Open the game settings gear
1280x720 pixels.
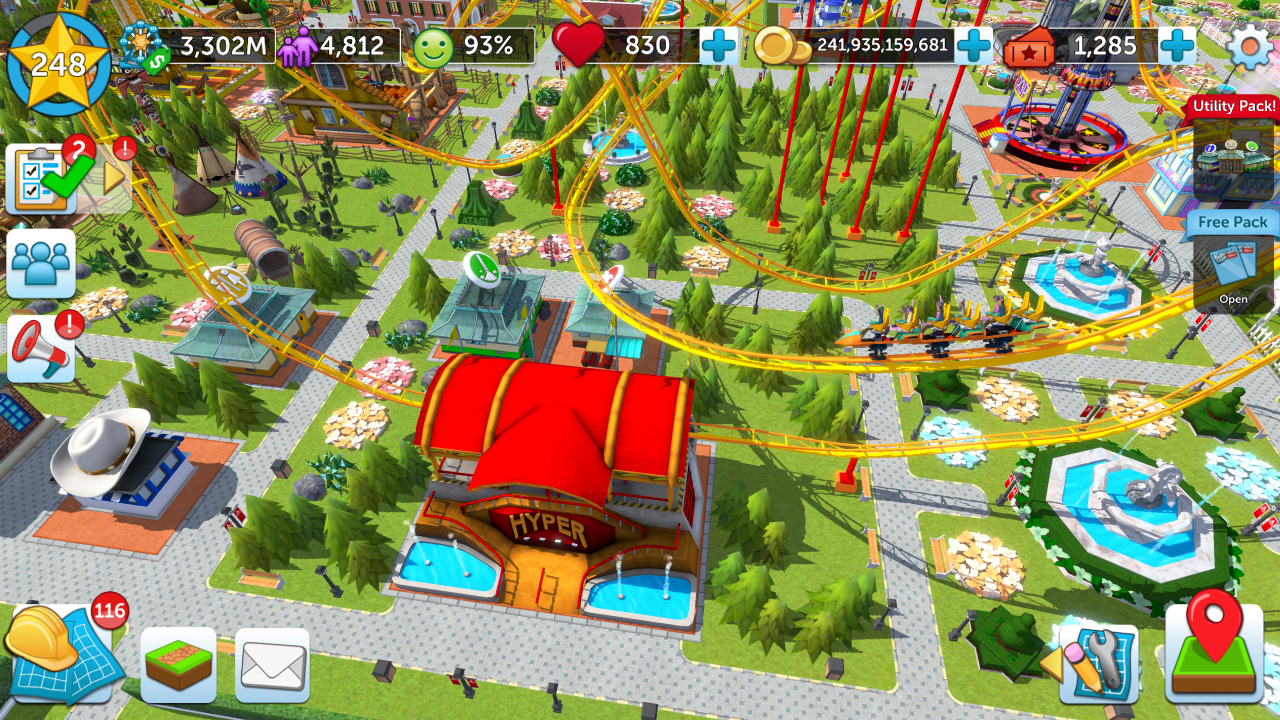(x=1247, y=45)
